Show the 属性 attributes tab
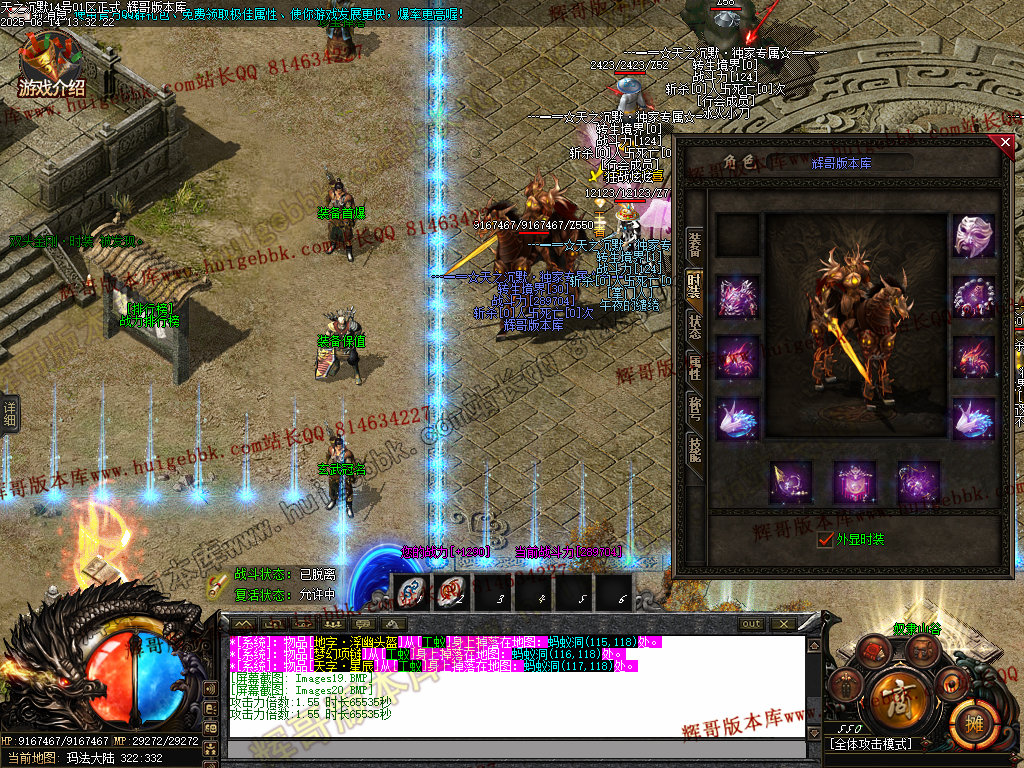The width and height of the screenshot is (1024, 768). pos(694,366)
